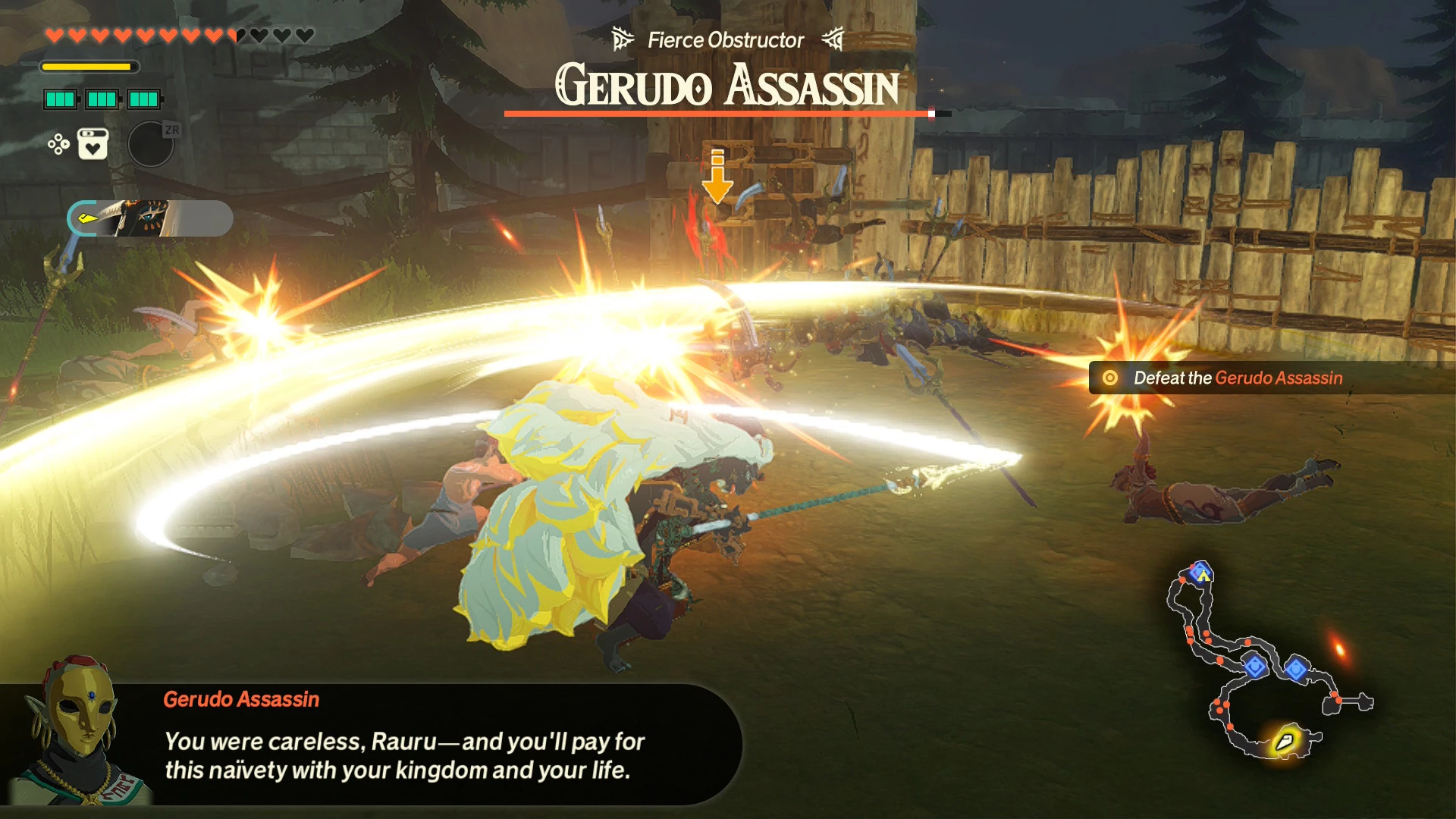Open the heart recovery food pouch icon
This screenshot has width=1456, height=819.
[x=91, y=143]
